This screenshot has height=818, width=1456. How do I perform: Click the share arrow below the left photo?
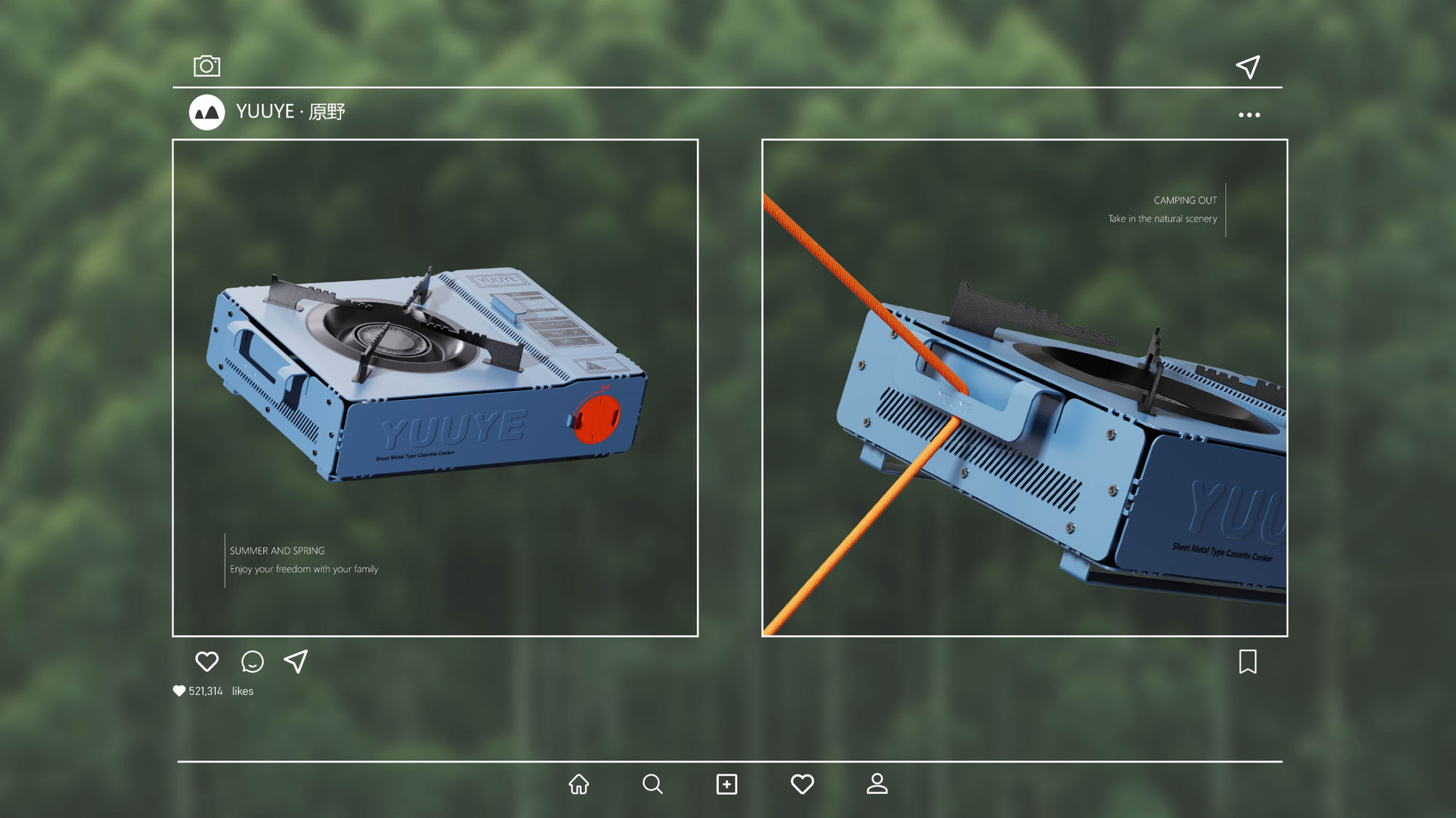tap(295, 662)
